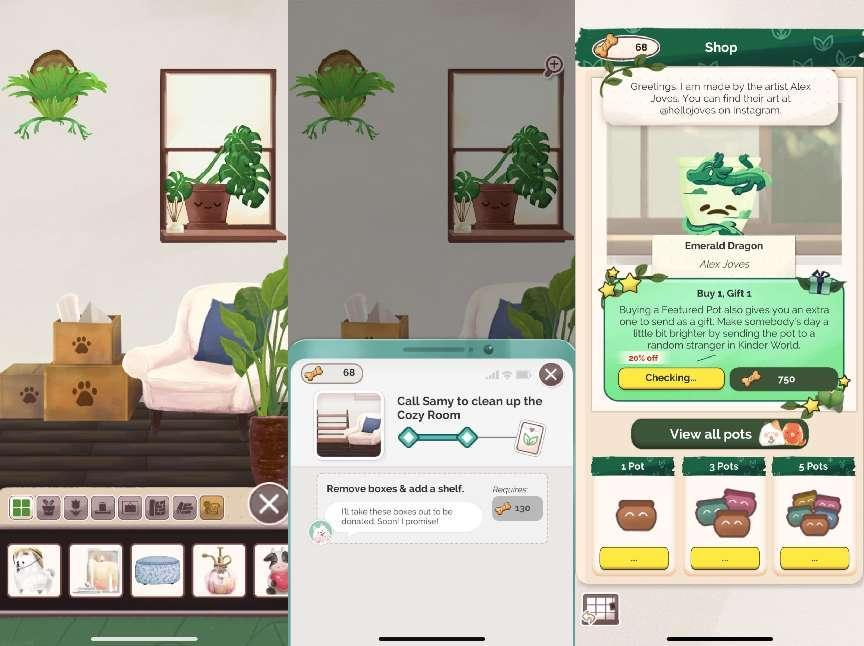This screenshot has width=864, height=646.
Task: Close the Call Samy phone popup
Action: pyautogui.click(x=550, y=374)
